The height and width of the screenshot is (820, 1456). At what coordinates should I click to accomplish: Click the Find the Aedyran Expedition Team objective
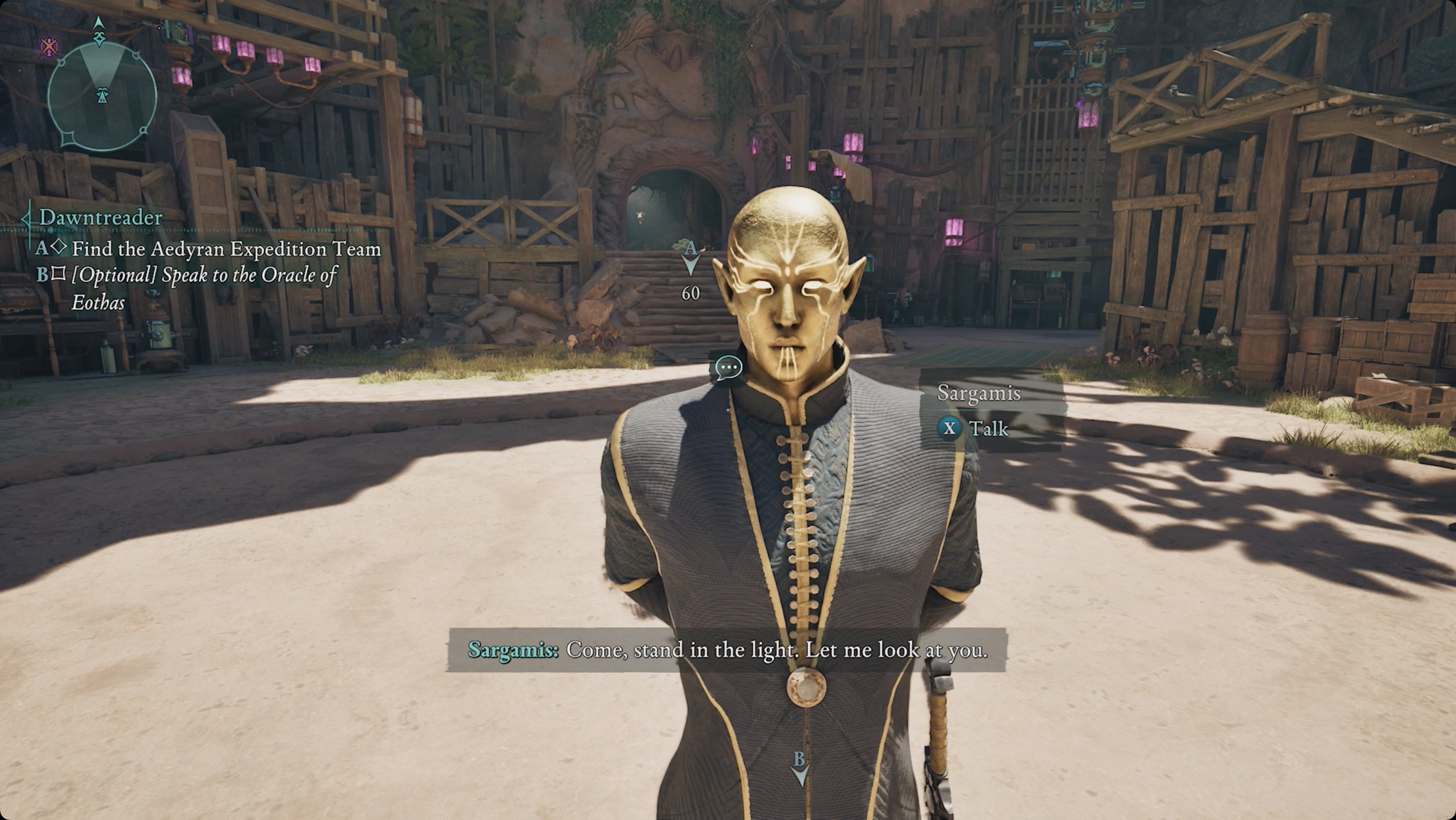coord(228,249)
